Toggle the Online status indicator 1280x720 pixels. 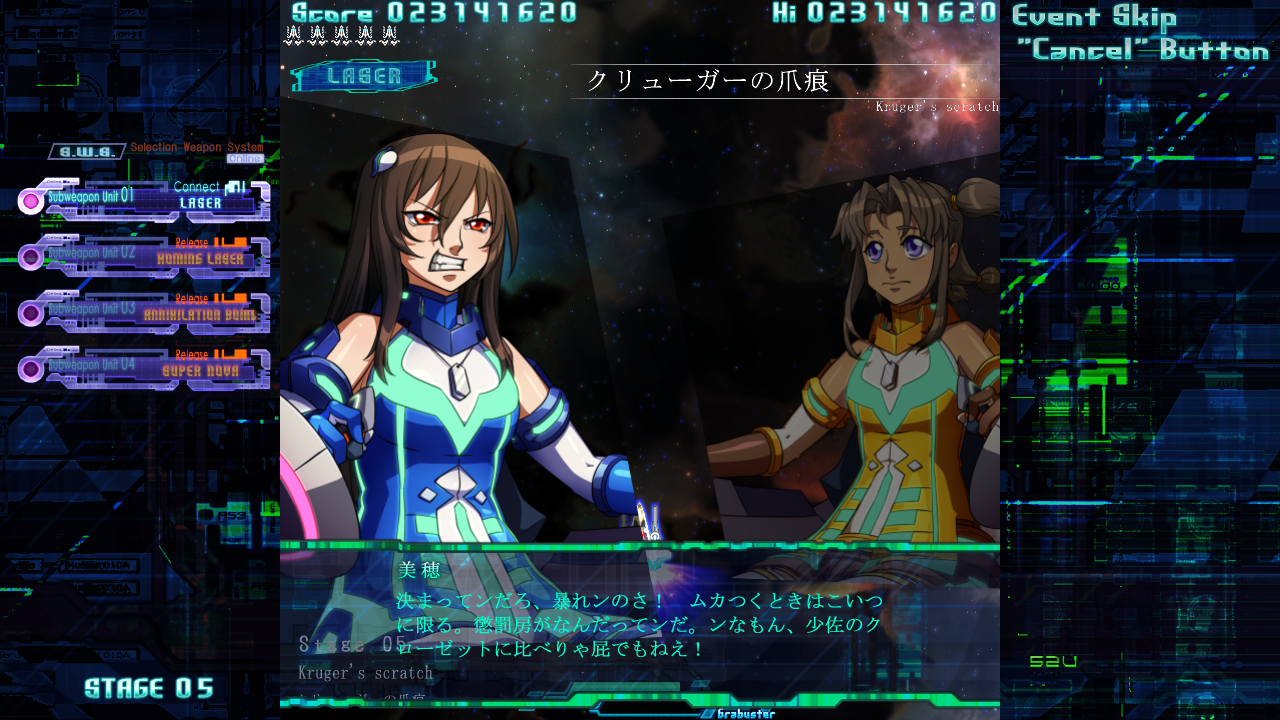tap(247, 158)
